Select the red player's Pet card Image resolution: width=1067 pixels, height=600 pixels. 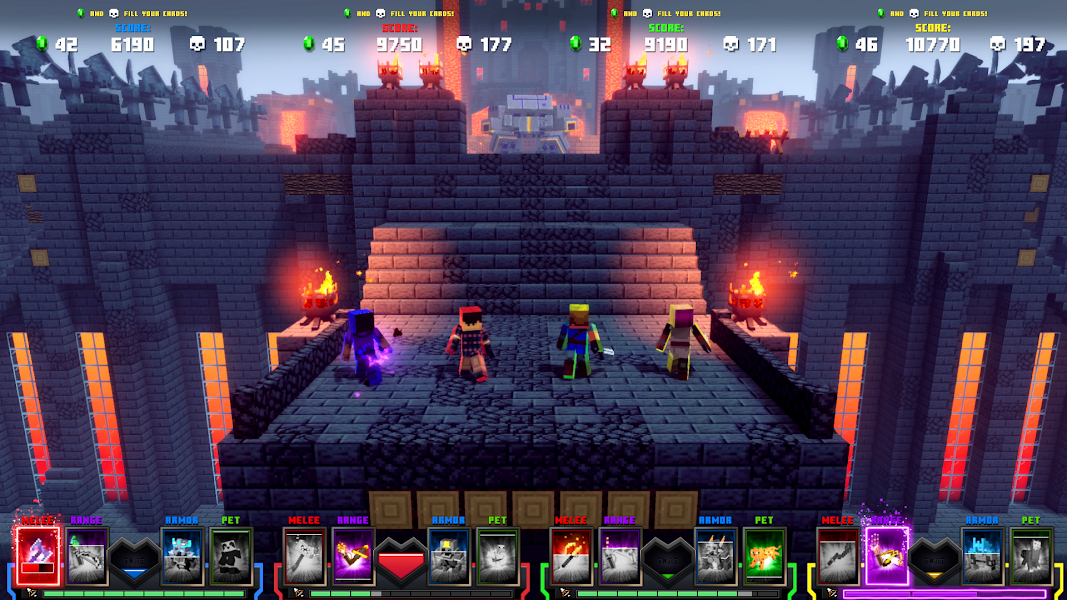[x=496, y=556]
